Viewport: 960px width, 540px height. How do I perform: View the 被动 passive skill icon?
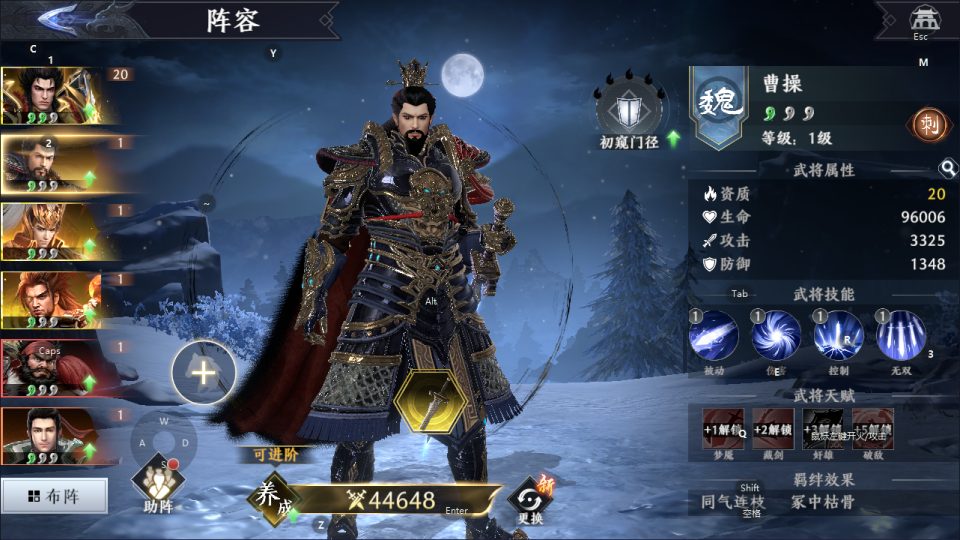pyautogui.click(x=714, y=336)
